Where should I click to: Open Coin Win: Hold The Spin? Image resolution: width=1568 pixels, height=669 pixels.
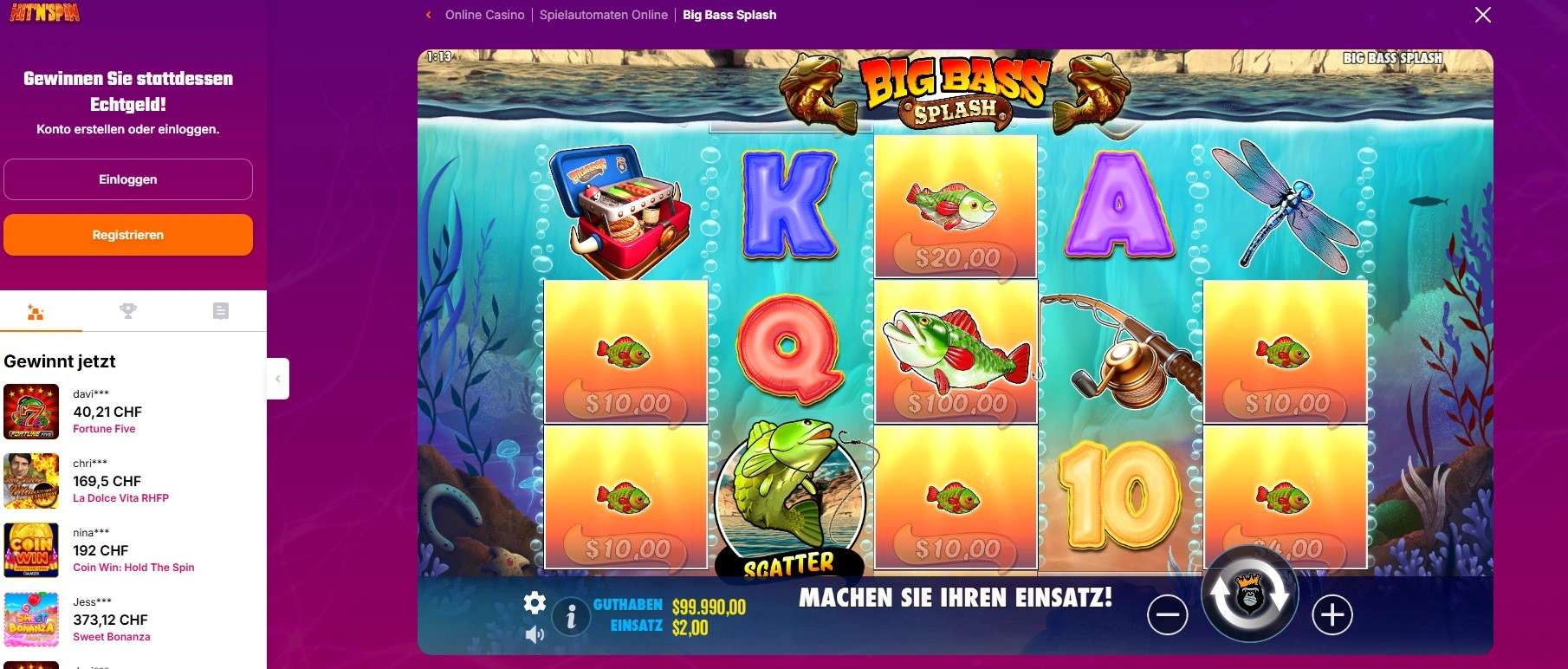point(133,568)
